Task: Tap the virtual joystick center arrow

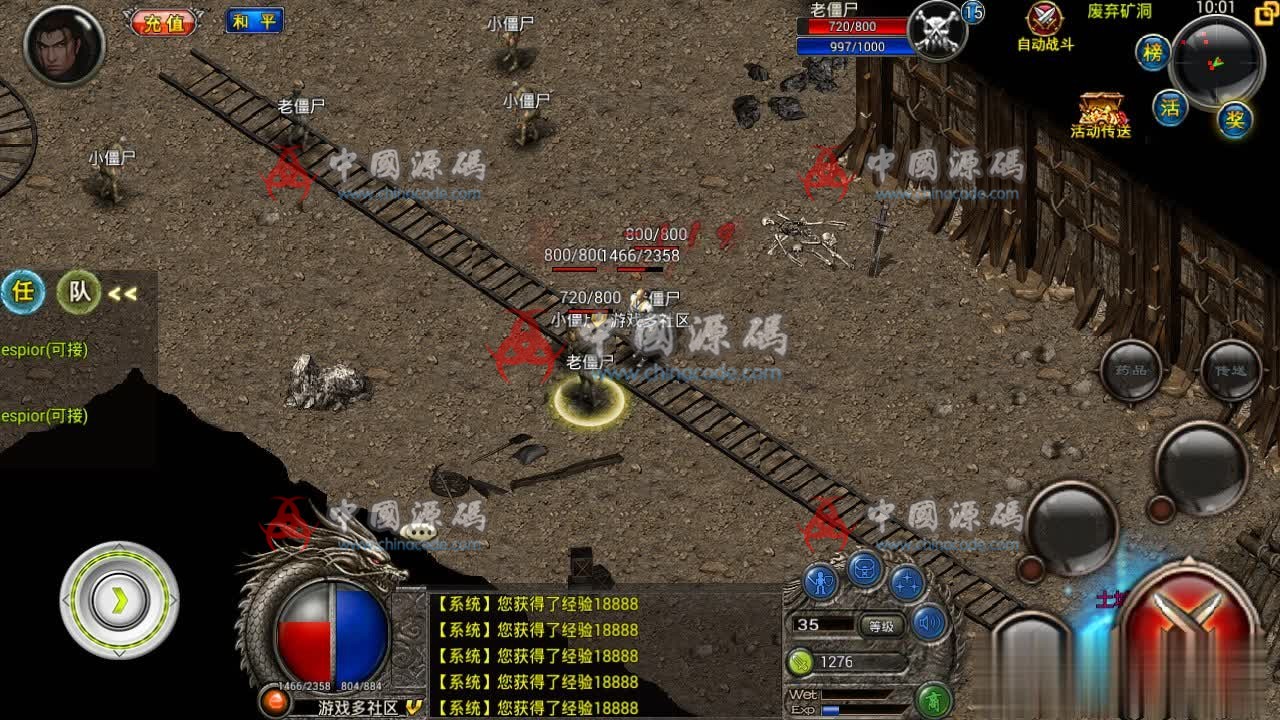Action: (x=120, y=600)
